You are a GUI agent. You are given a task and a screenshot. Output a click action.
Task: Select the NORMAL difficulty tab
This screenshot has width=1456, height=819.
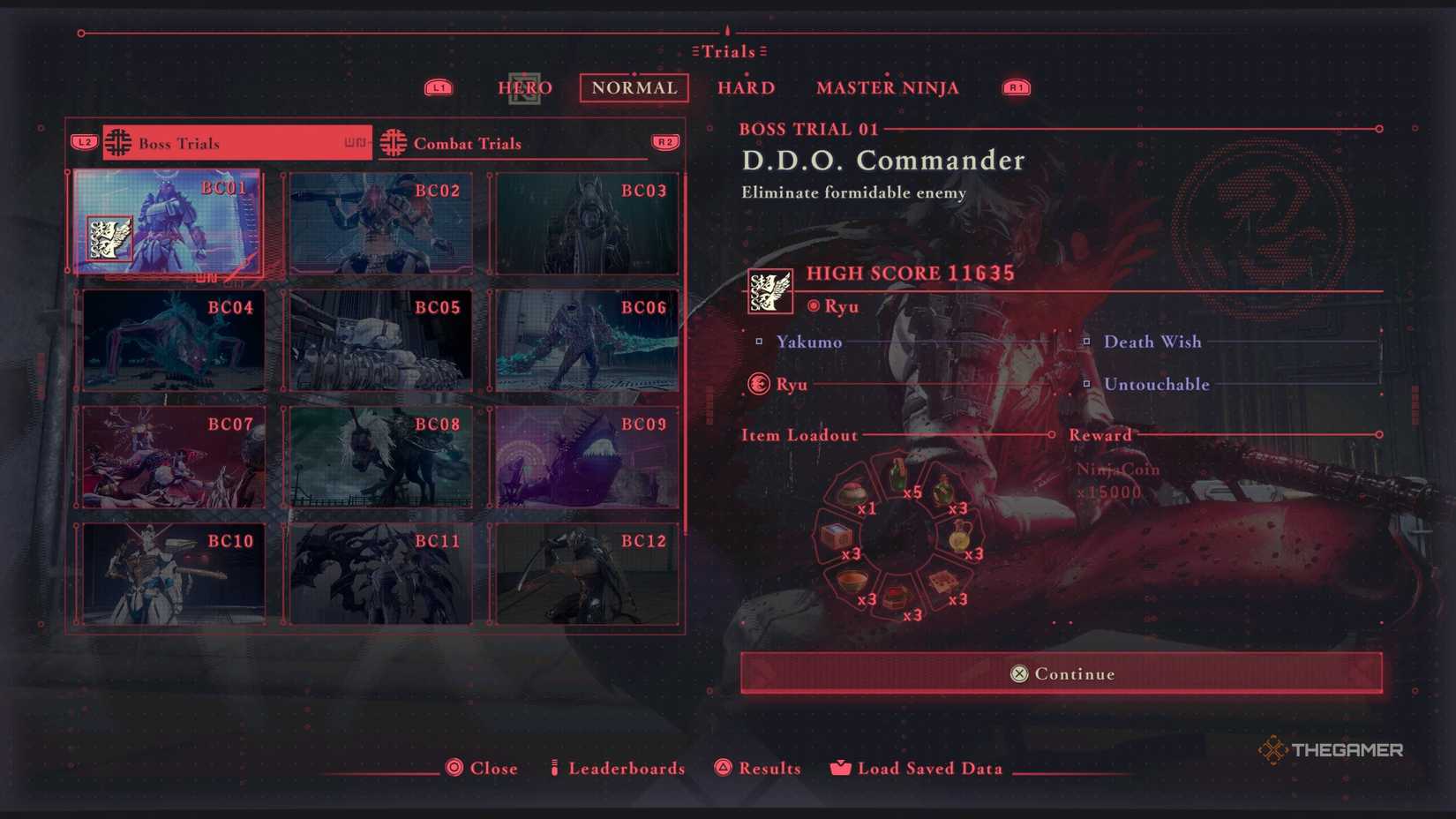[634, 88]
